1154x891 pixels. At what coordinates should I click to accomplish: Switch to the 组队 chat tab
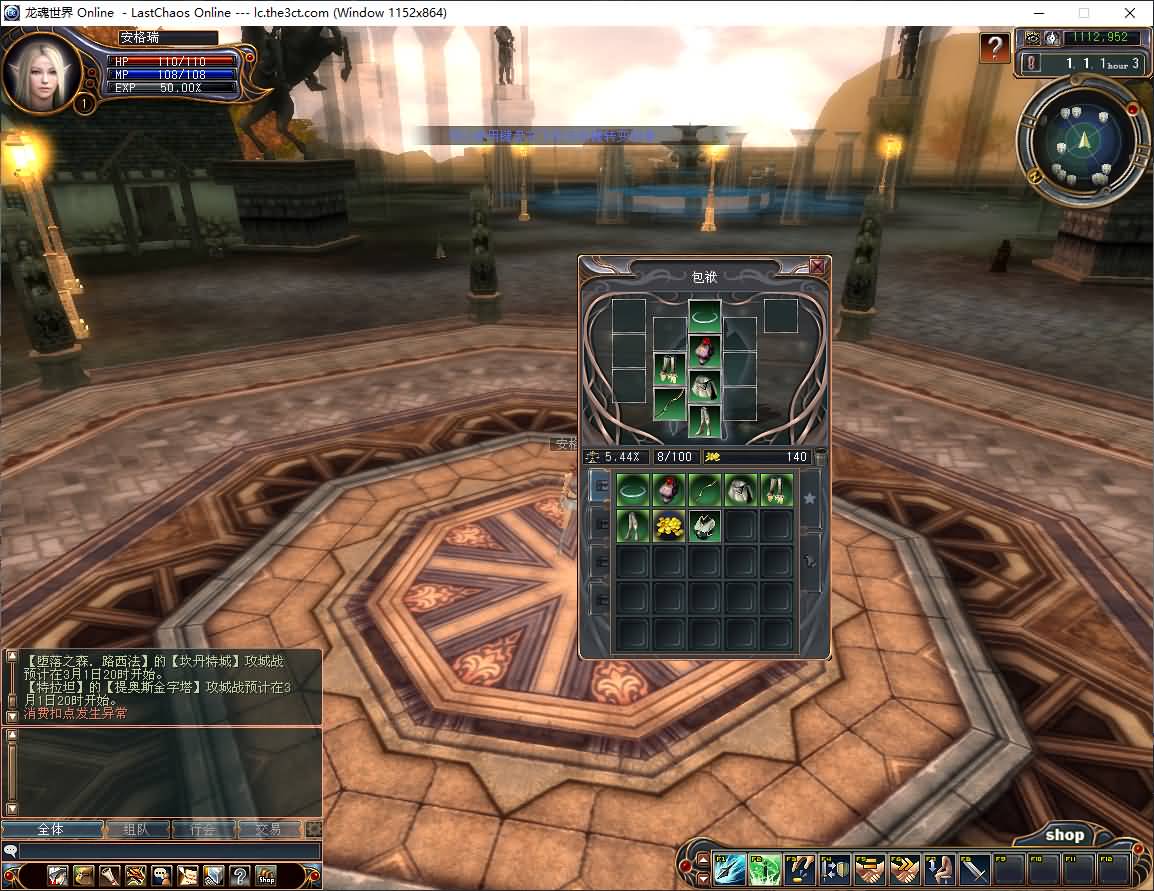click(135, 829)
